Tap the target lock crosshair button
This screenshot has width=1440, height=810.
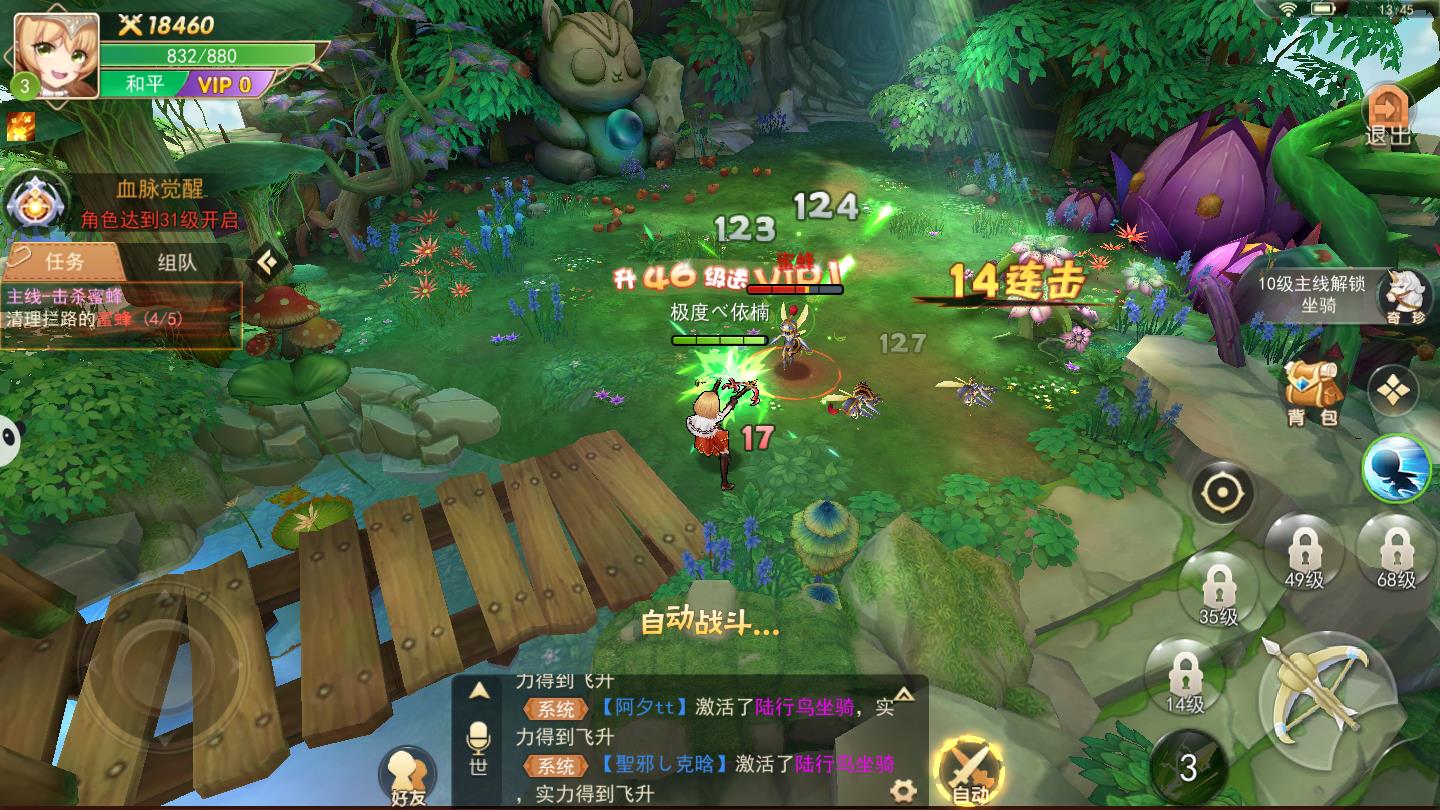click(1221, 493)
